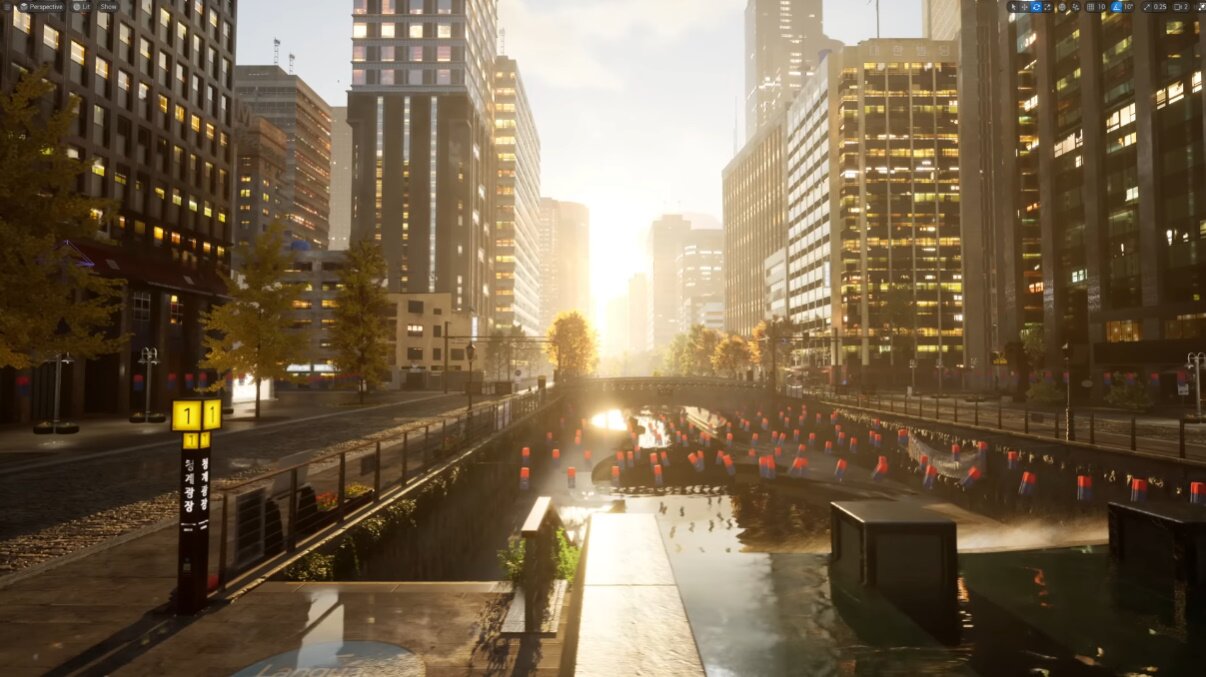Open the rotation snap 10° value
1206x677 pixels.
click(1129, 6)
